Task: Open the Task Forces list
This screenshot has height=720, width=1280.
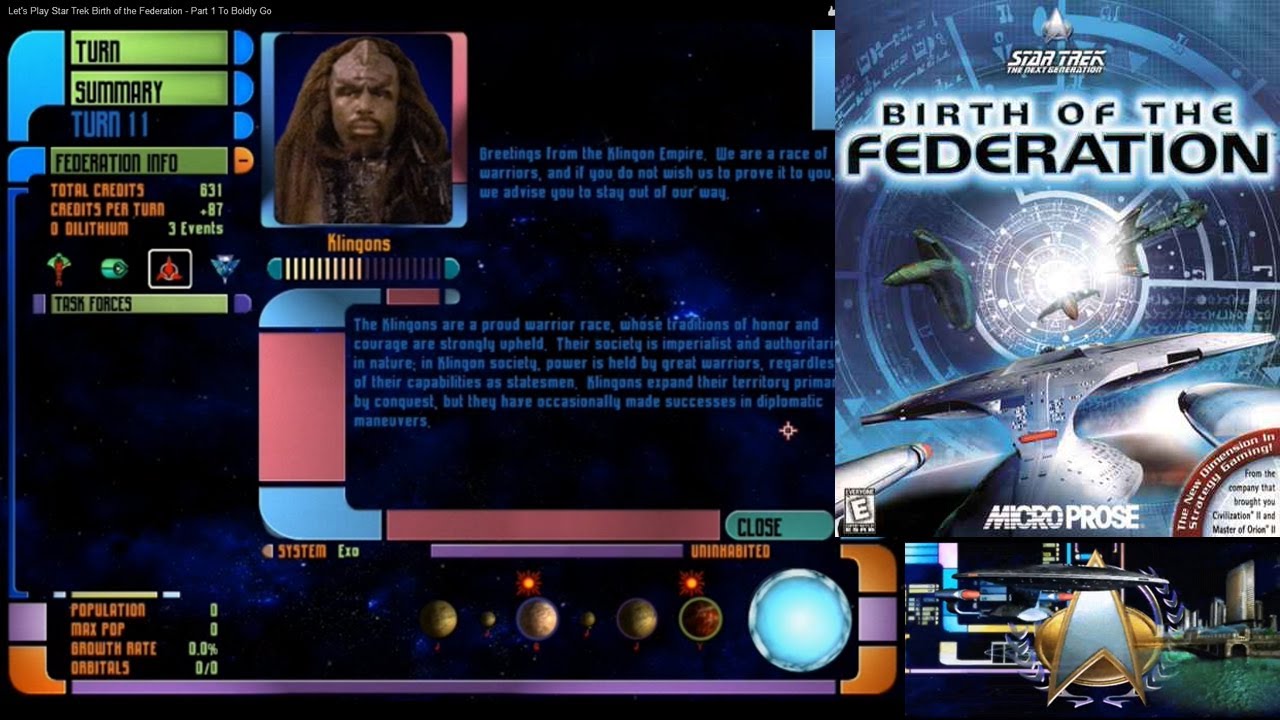Action: tap(139, 303)
